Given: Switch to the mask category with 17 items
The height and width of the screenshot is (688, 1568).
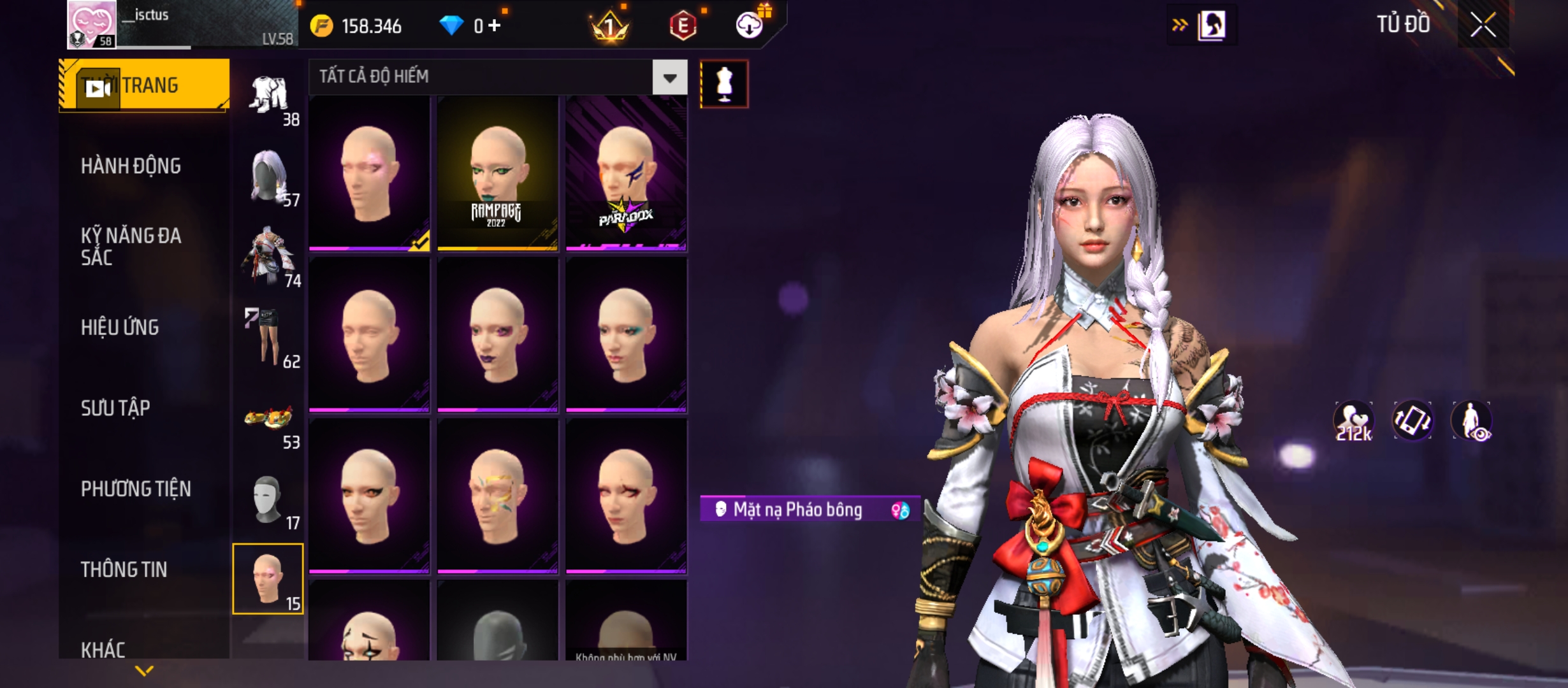Looking at the screenshot, I should (x=268, y=501).
